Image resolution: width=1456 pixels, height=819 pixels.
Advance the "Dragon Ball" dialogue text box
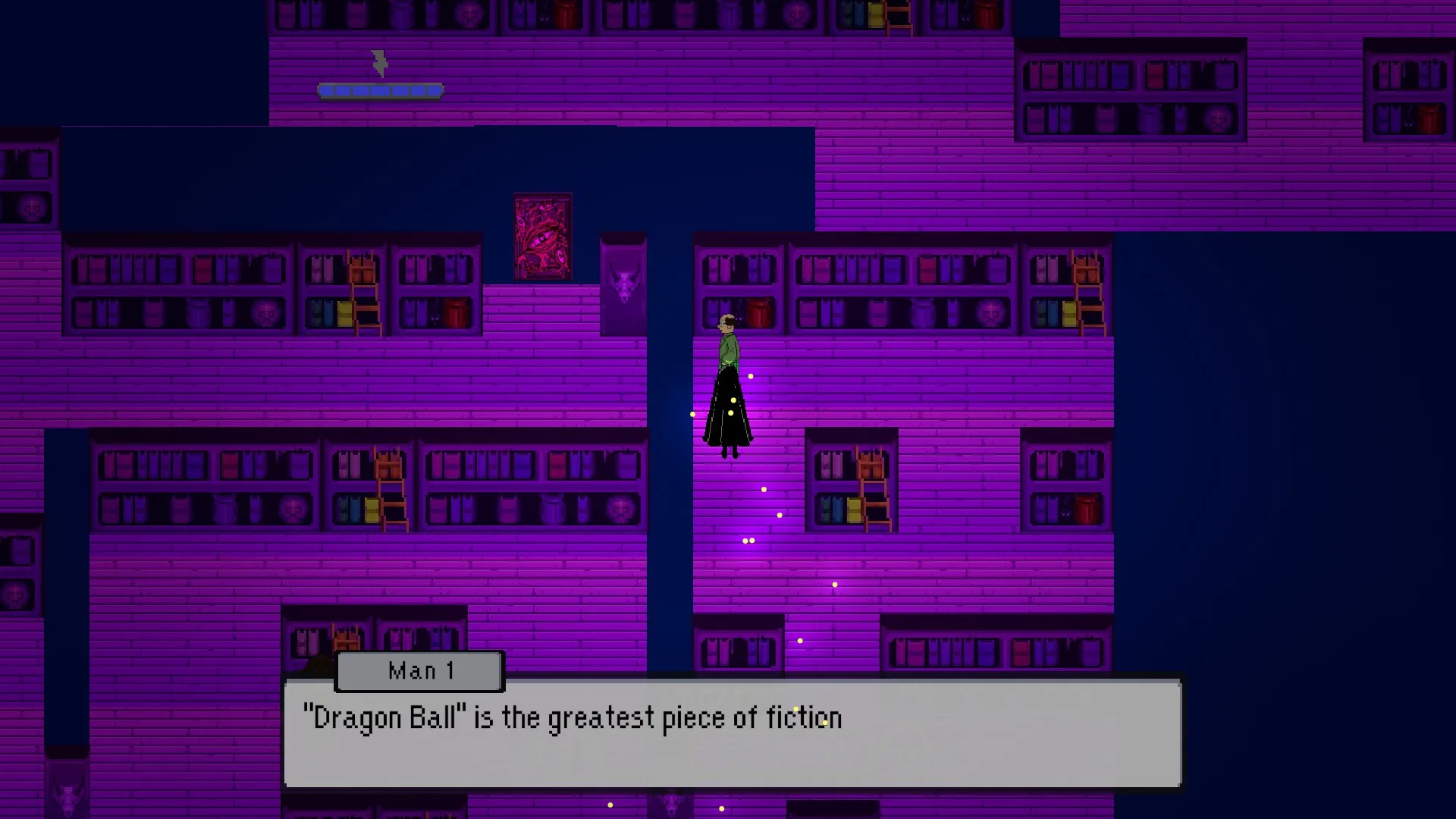[732, 733]
